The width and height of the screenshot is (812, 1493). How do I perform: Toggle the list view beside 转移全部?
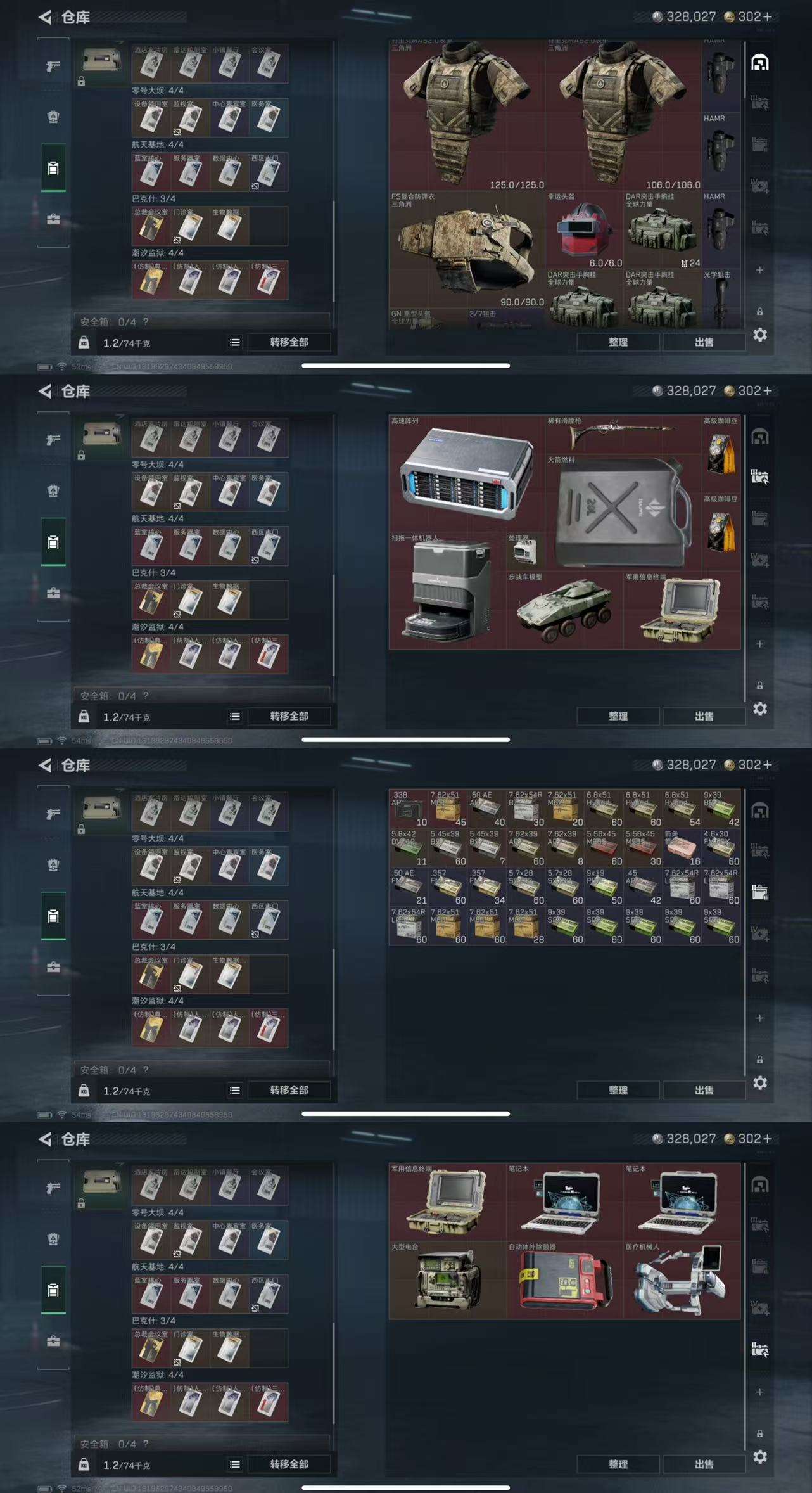click(x=234, y=342)
